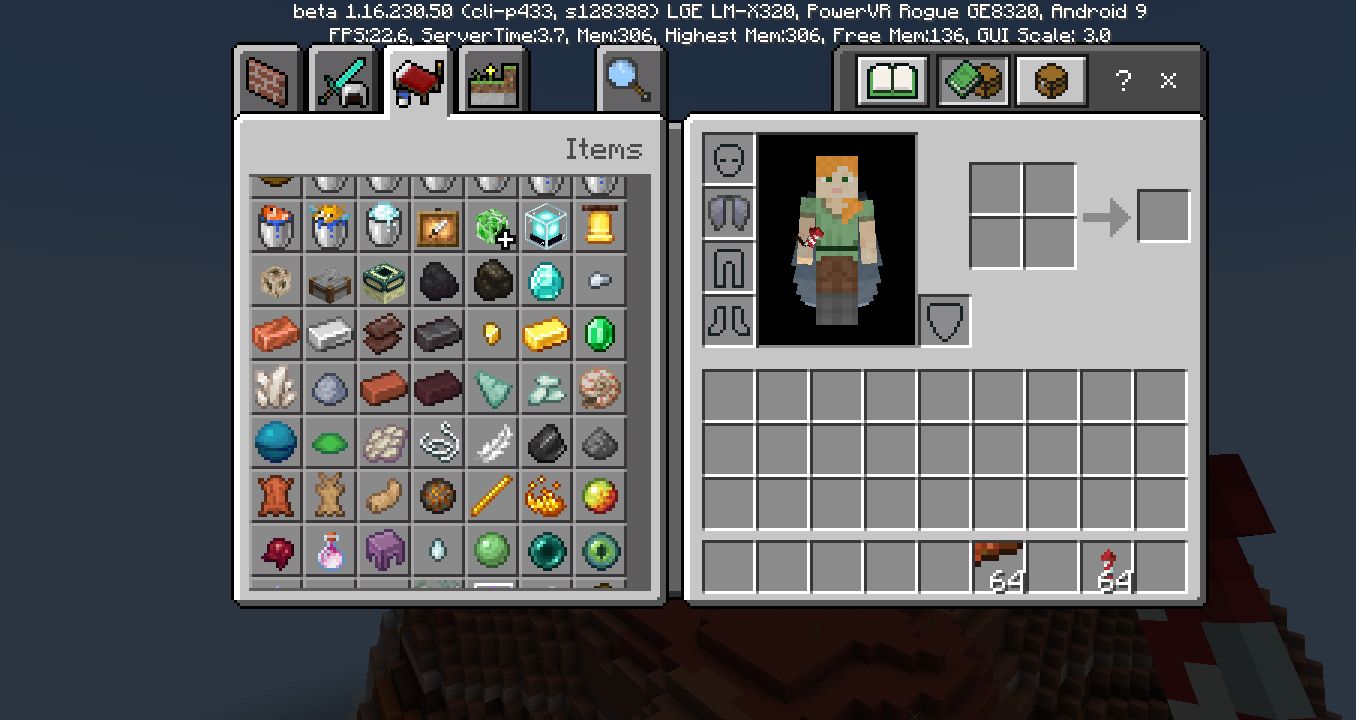Click the empty shield slot
This screenshot has height=720, width=1356.
click(944, 318)
